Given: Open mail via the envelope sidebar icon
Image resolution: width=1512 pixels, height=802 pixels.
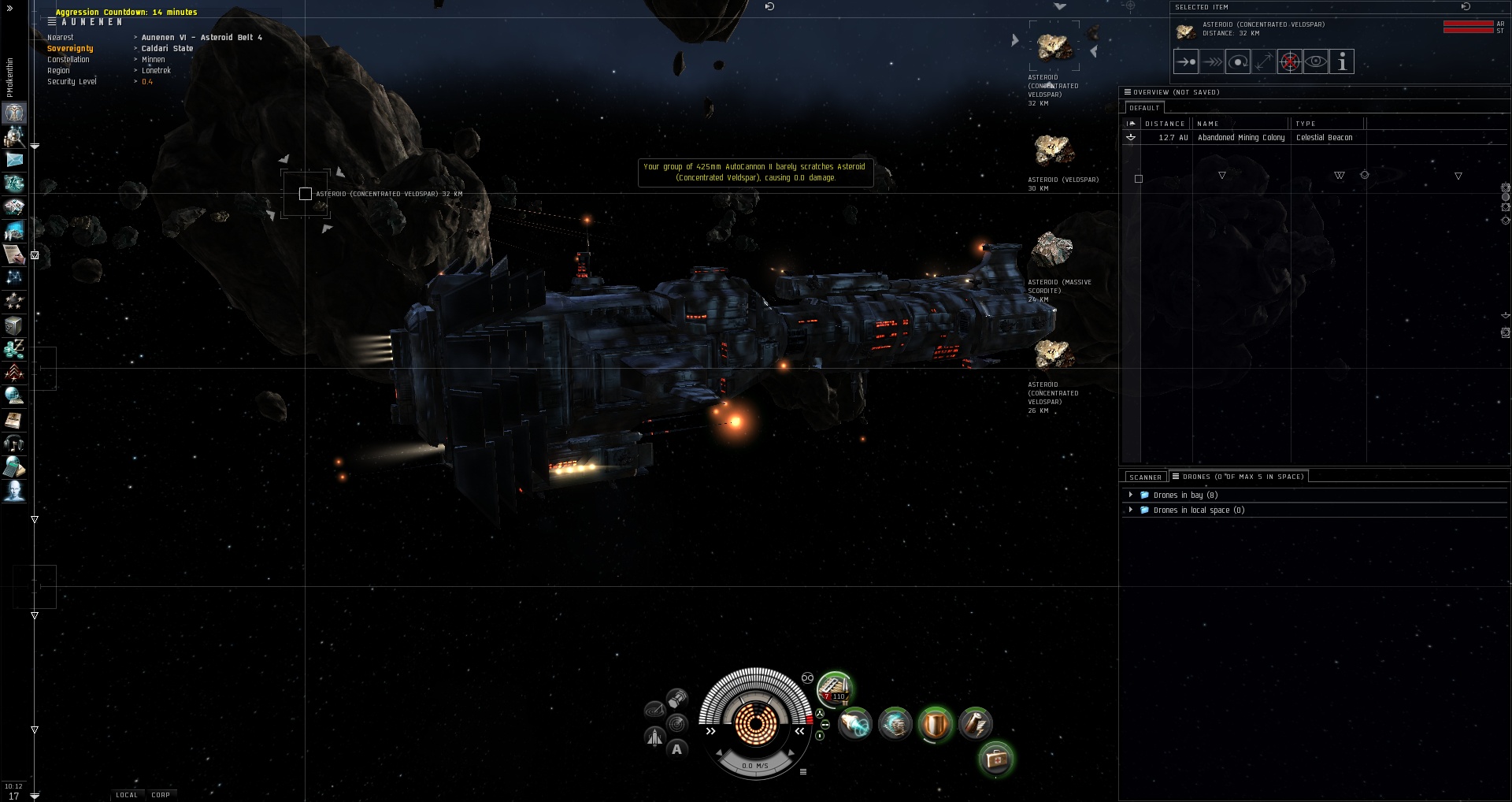Looking at the screenshot, I should 14,160.
